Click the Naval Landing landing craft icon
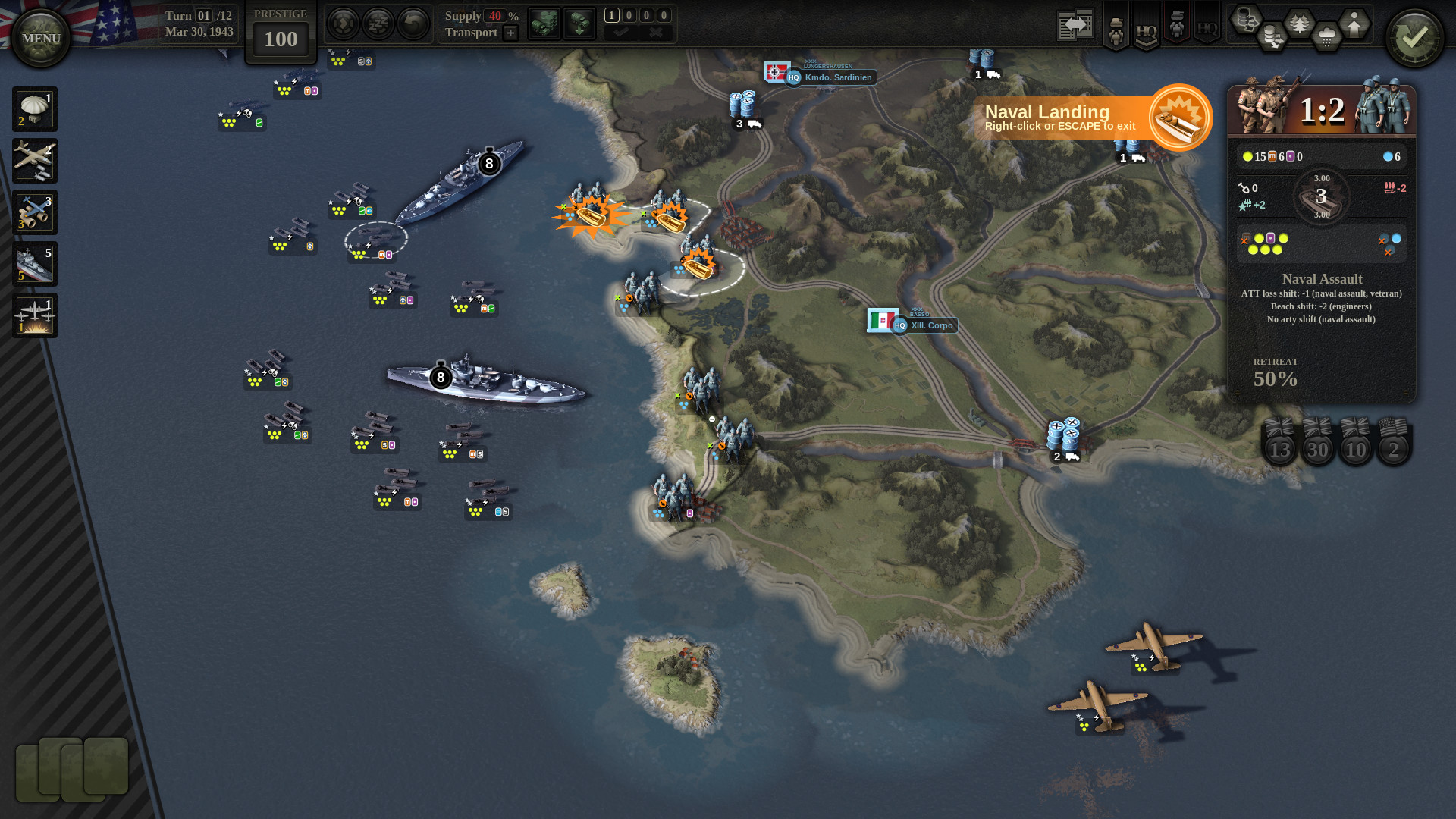Image resolution: width=1456 pixels, height=819 pixels. coord(1178,118)
